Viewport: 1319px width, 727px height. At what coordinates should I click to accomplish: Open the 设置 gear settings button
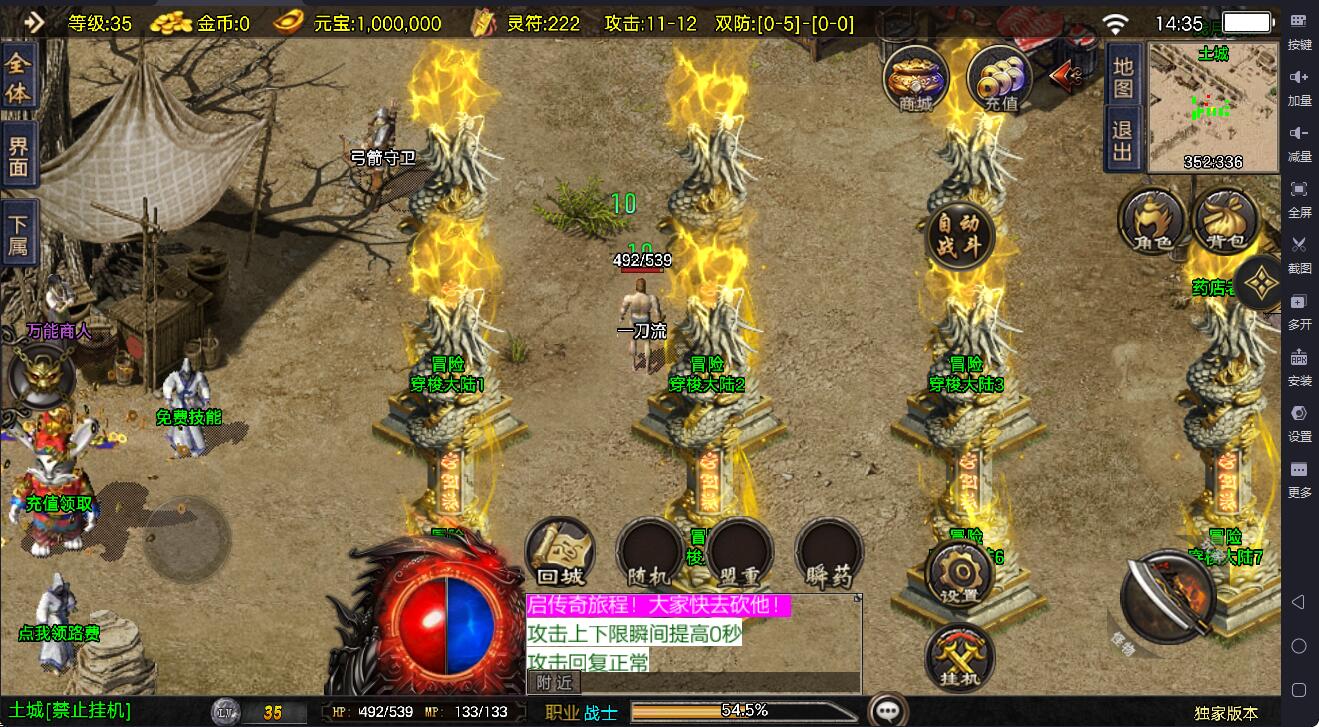960,574
